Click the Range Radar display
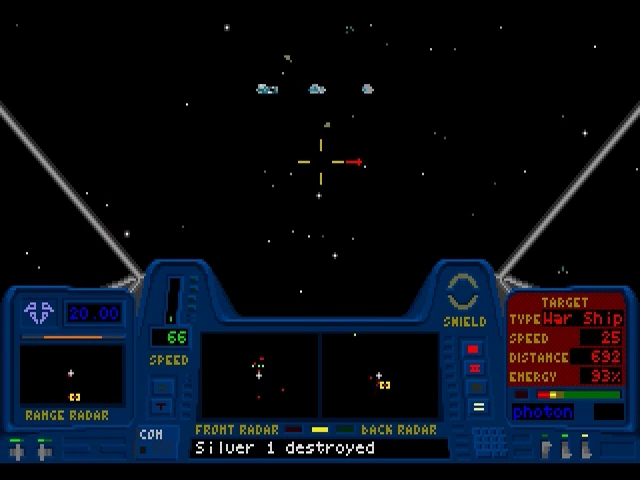Viewport: 640px width, 480px height. click(71, 375)
